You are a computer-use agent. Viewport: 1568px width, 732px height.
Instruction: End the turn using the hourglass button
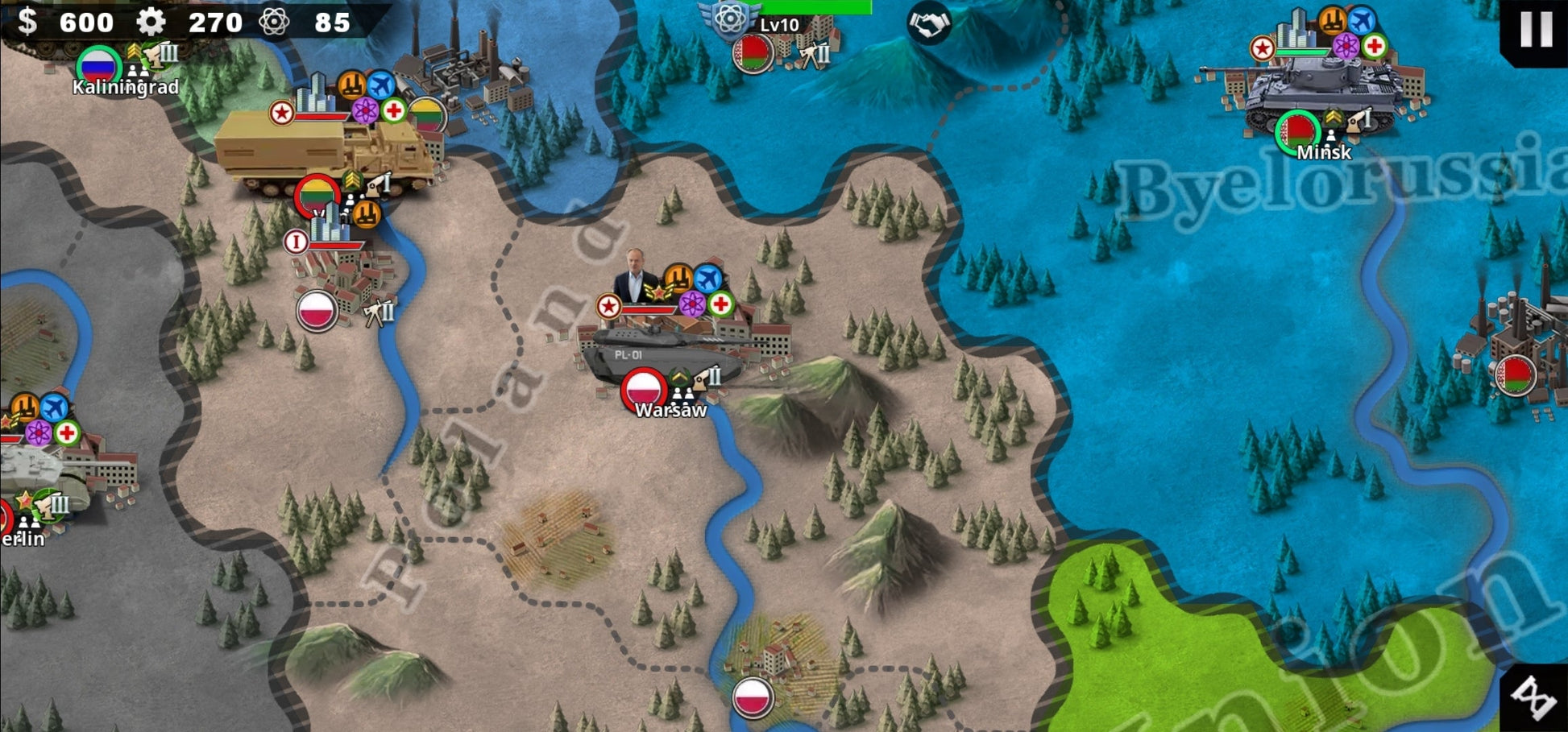click(x=1536, y=697)
